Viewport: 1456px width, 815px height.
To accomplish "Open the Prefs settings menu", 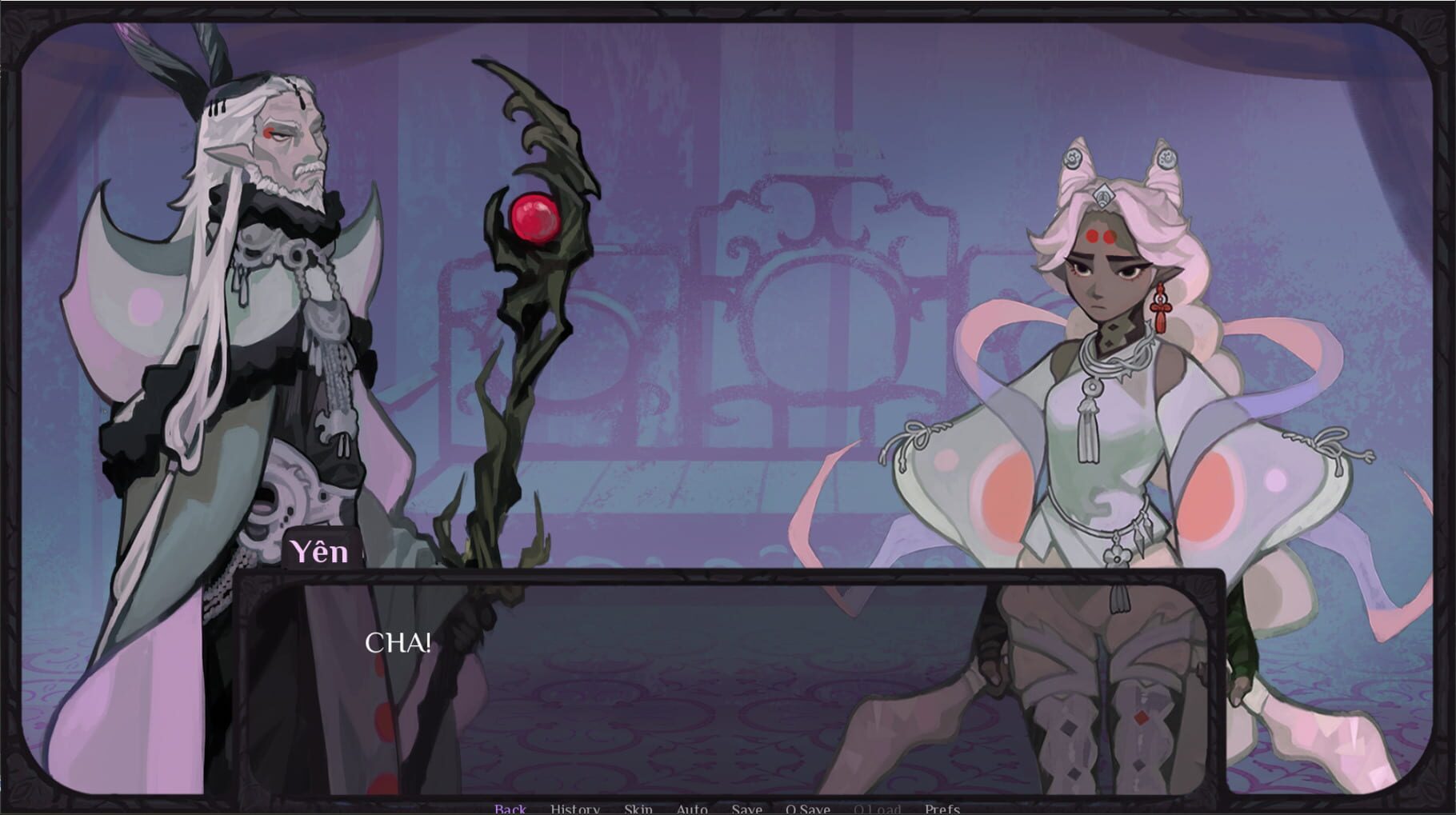I will 943,808.
